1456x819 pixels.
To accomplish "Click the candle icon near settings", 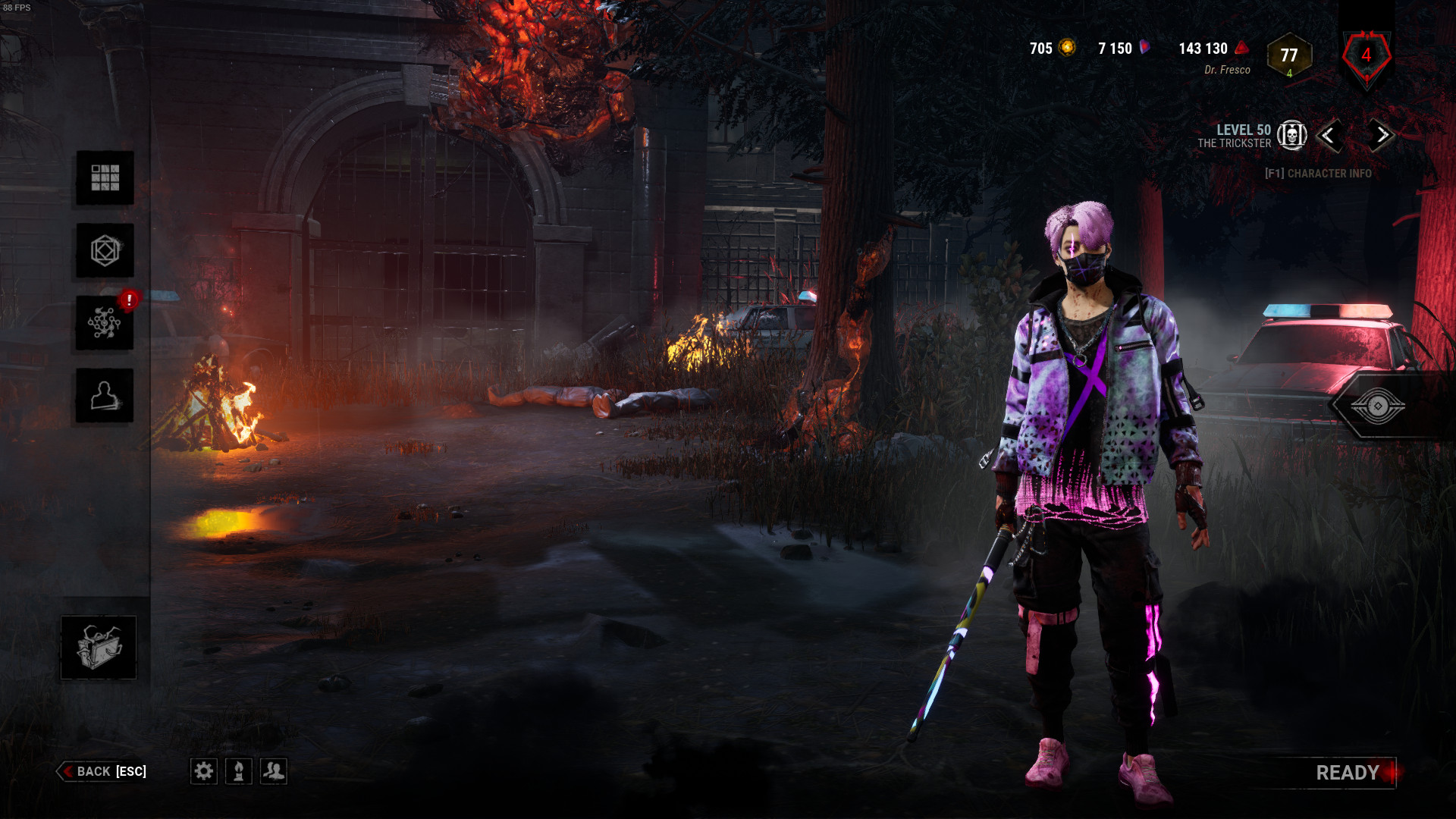I will click(240, 771).
